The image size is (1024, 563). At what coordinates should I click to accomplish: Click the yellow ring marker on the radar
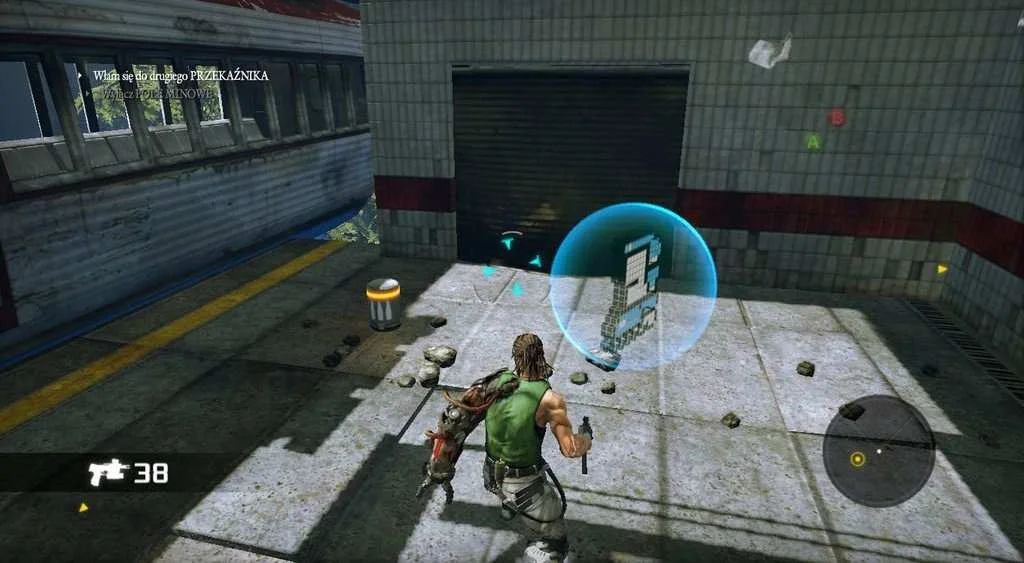pyautogui.click(x=857, y=459)
